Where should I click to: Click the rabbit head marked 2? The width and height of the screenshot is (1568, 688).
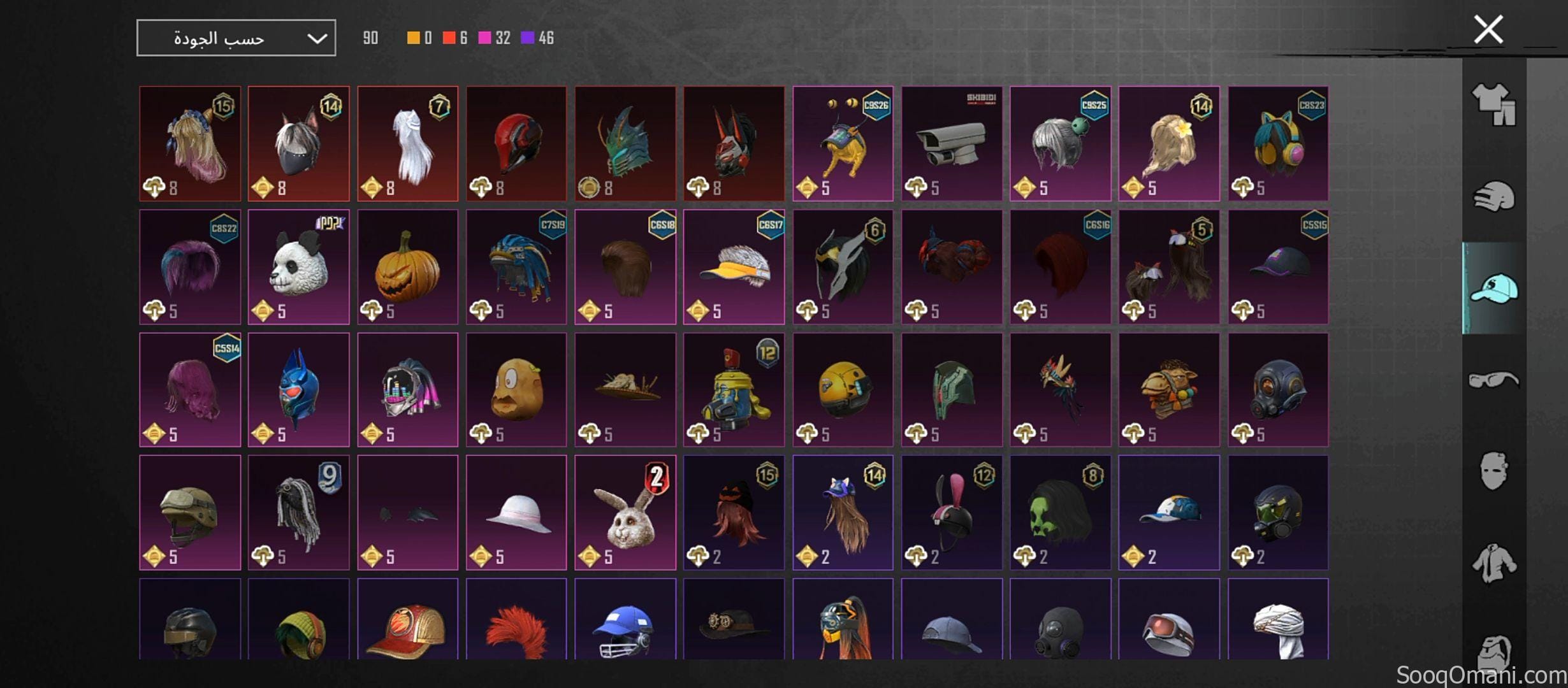tap(625, 515)
